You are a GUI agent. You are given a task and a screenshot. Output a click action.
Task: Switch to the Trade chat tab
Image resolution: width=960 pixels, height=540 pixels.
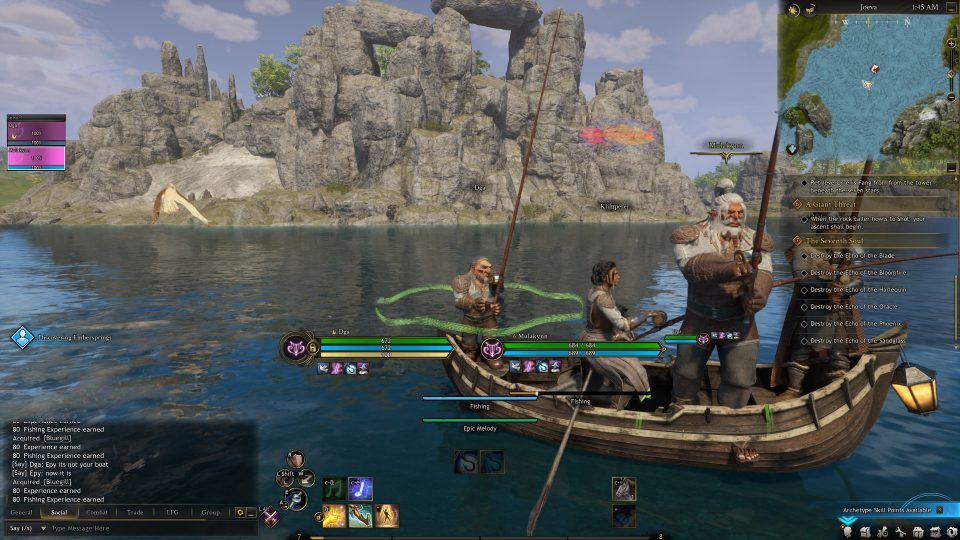point(135,512)
